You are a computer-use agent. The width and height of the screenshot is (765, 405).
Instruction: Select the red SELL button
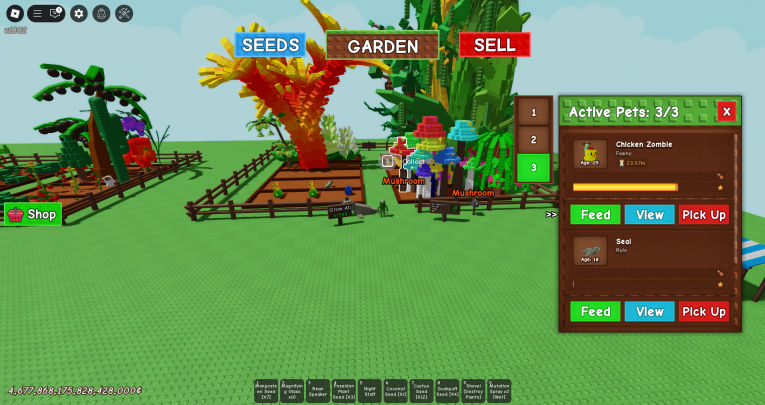click(x=494, y=45)
